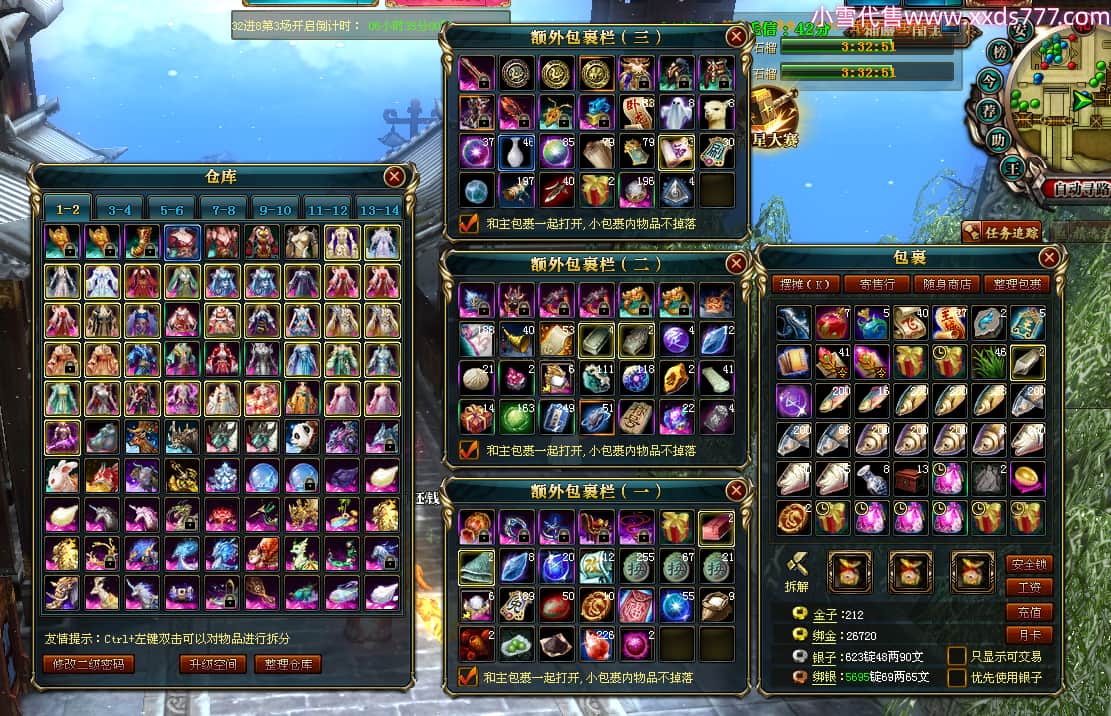Image resolution: width=1111 pixels, height=716 pixels.
Task: Close the 仓库 warehouse window
Action: tap(395, 177)
